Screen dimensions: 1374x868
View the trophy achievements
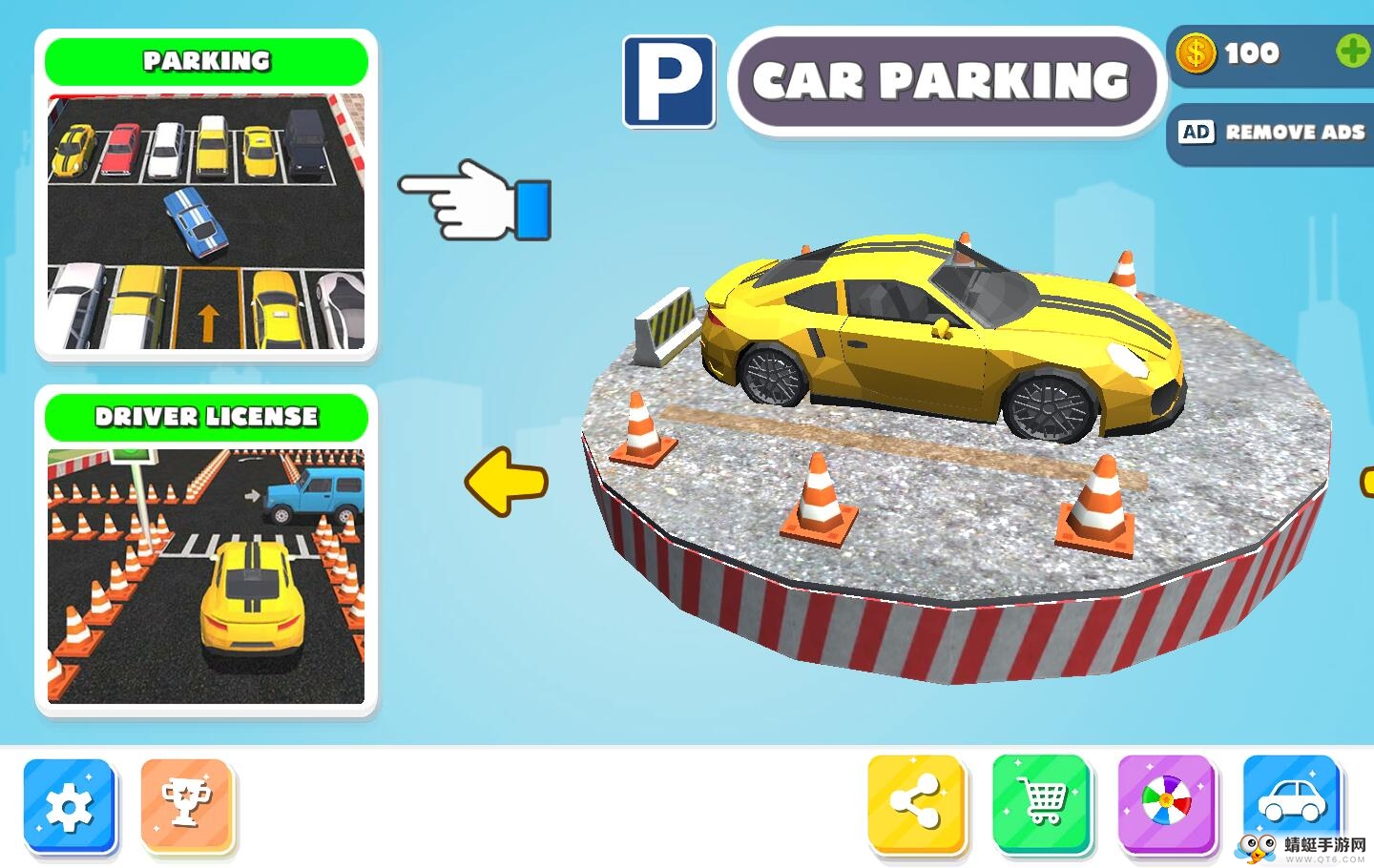click(187, 805)
